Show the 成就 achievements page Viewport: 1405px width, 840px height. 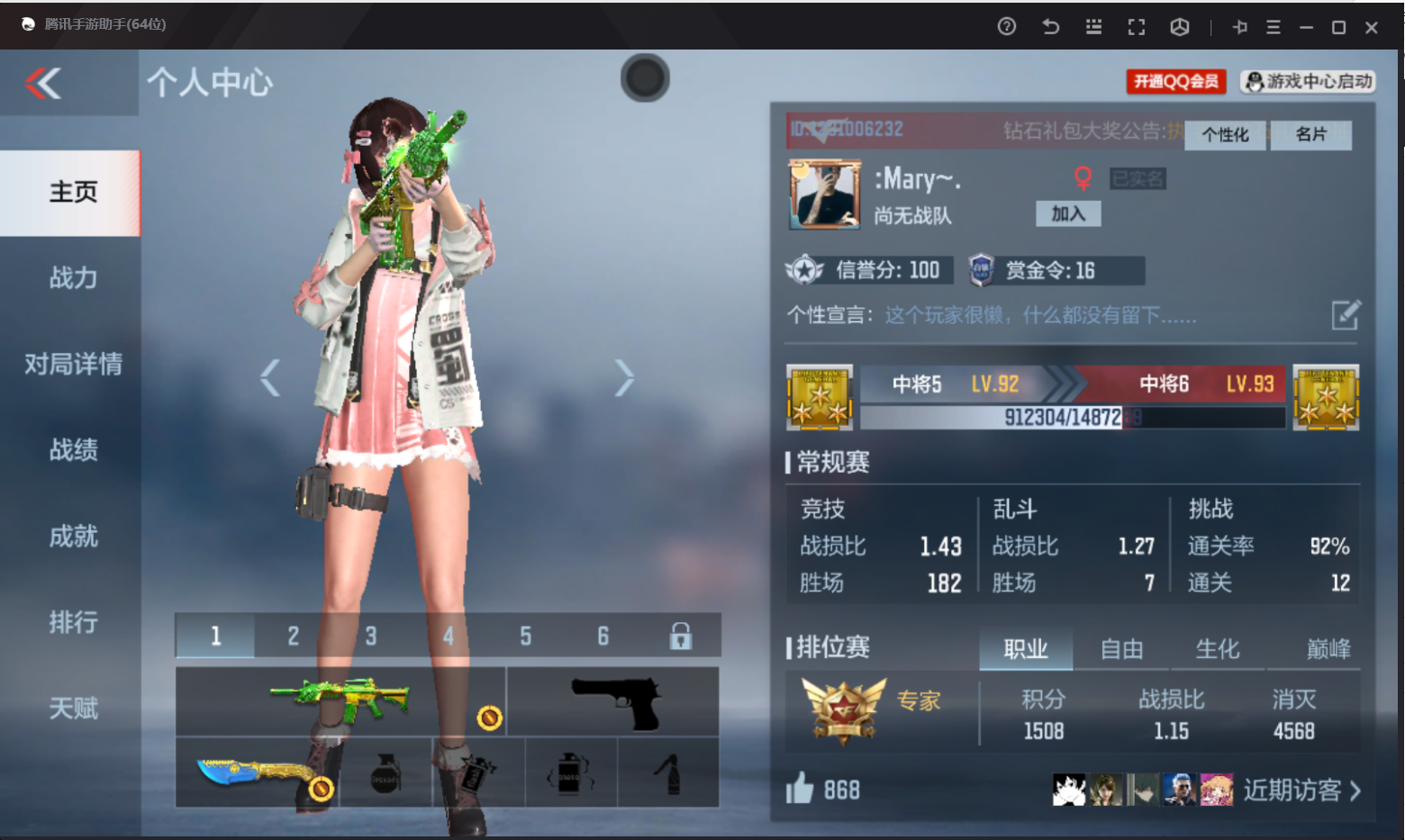pyautogui.click(x=73, y=537)
